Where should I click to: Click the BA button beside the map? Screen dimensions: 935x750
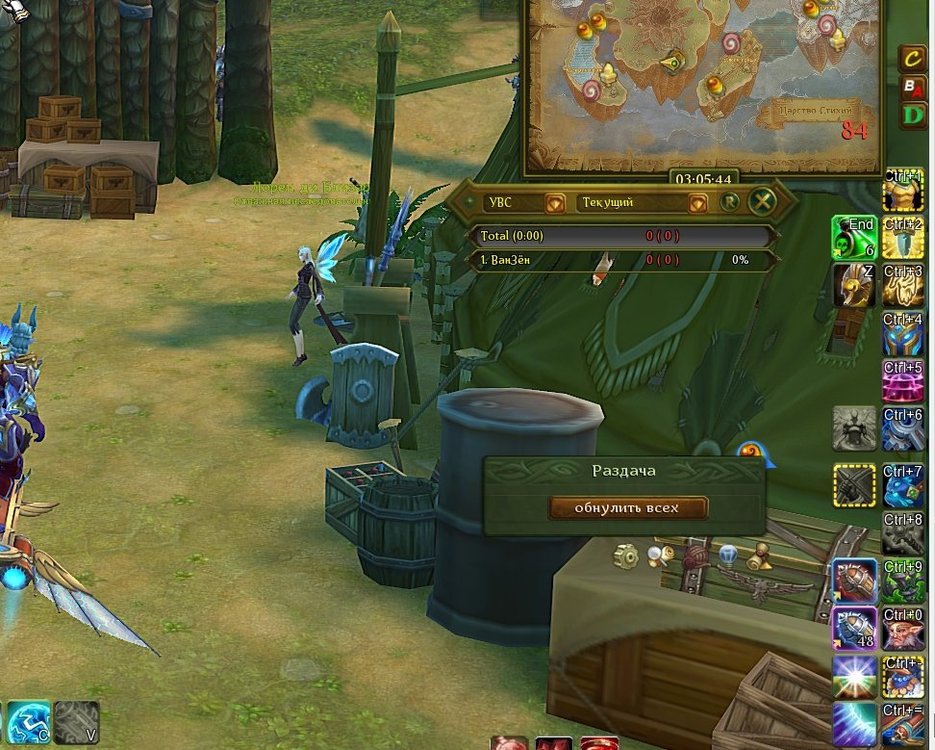click(912, 86)
